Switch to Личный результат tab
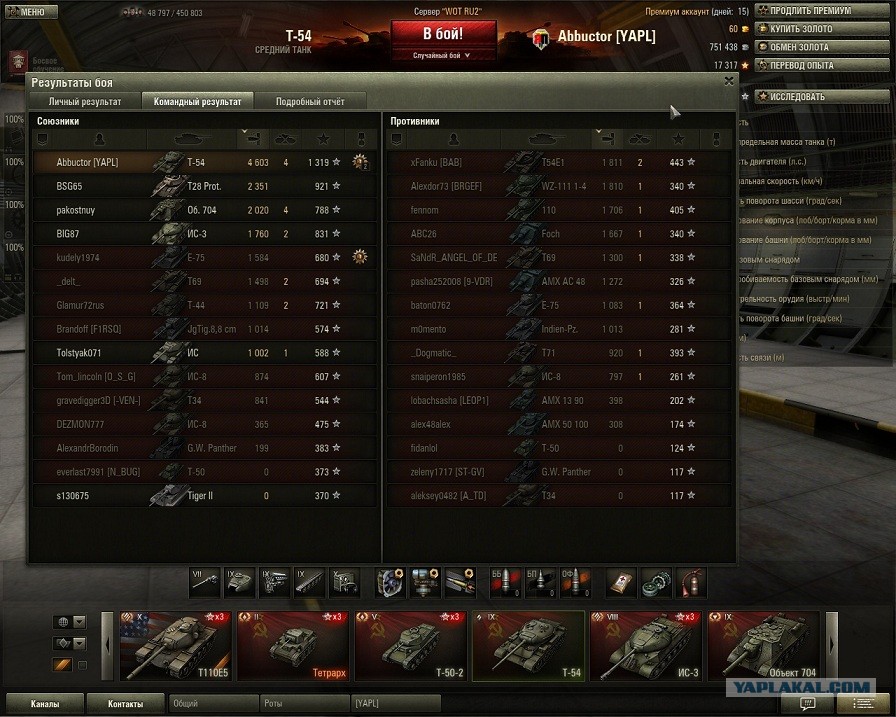The image size is (896, 717). 86,101
